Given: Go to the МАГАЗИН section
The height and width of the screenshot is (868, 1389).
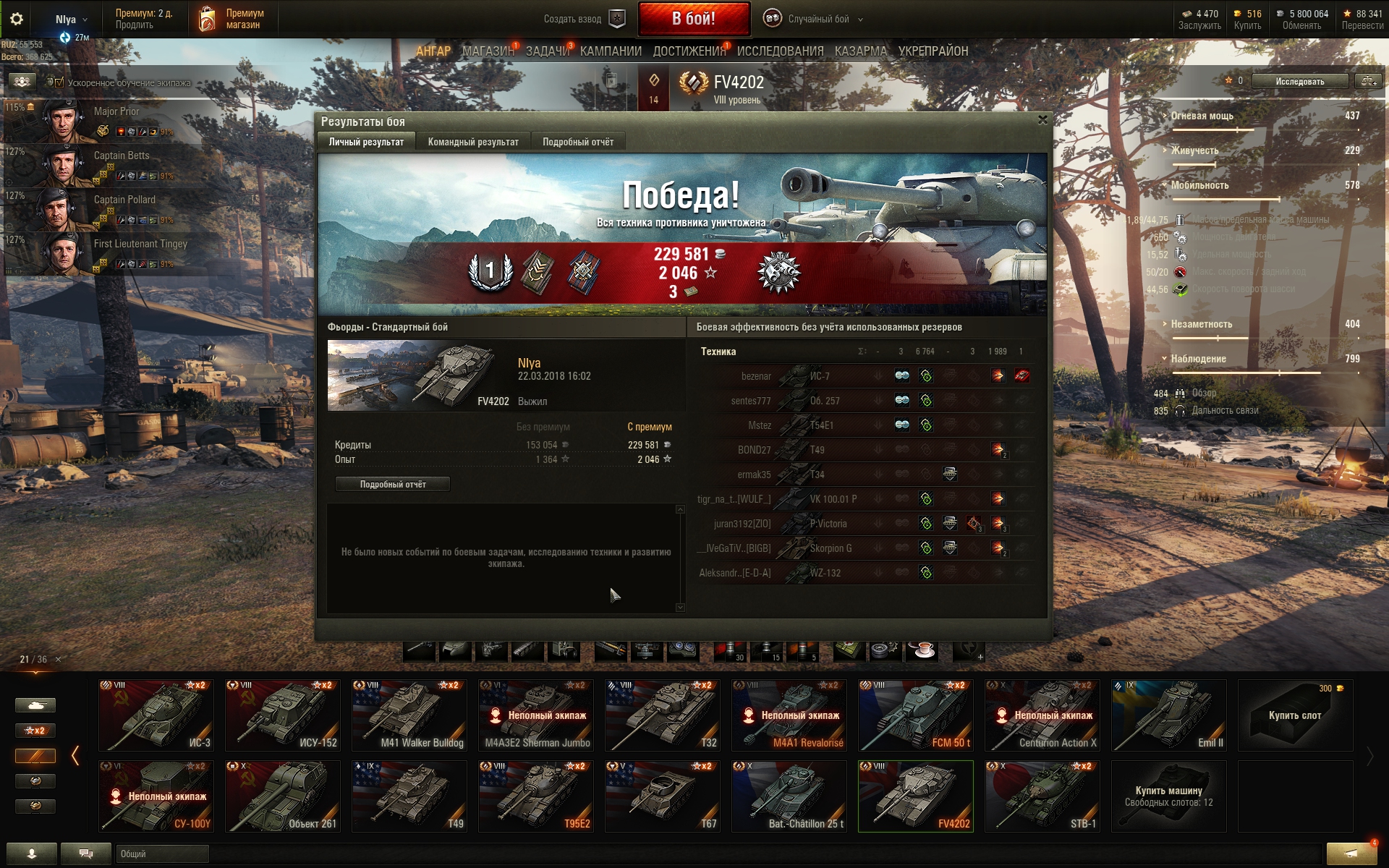Looking at the screenshot, I should pyautogui.click(x=488, y=51).
